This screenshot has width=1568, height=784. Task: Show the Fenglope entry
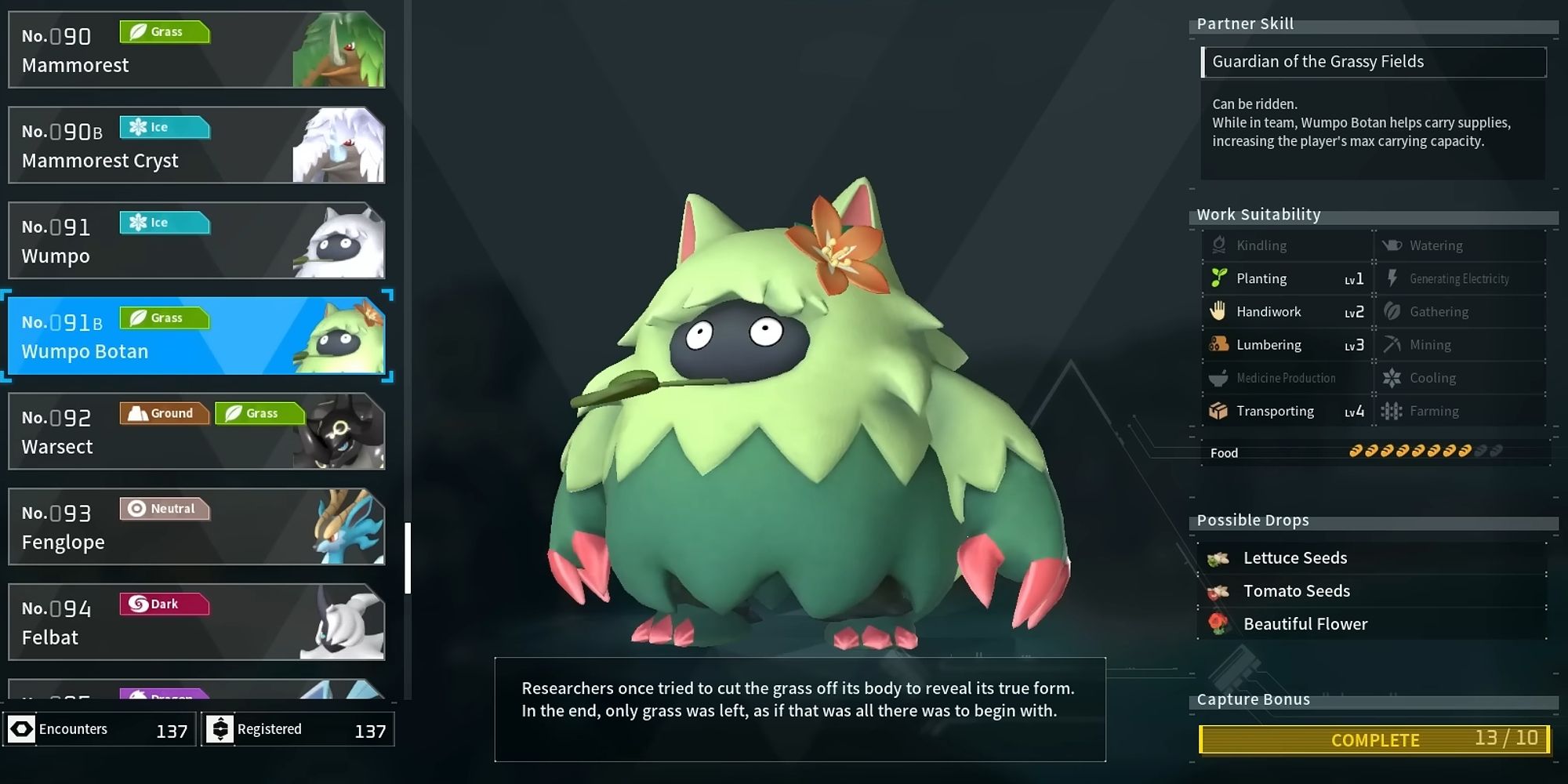196,527
